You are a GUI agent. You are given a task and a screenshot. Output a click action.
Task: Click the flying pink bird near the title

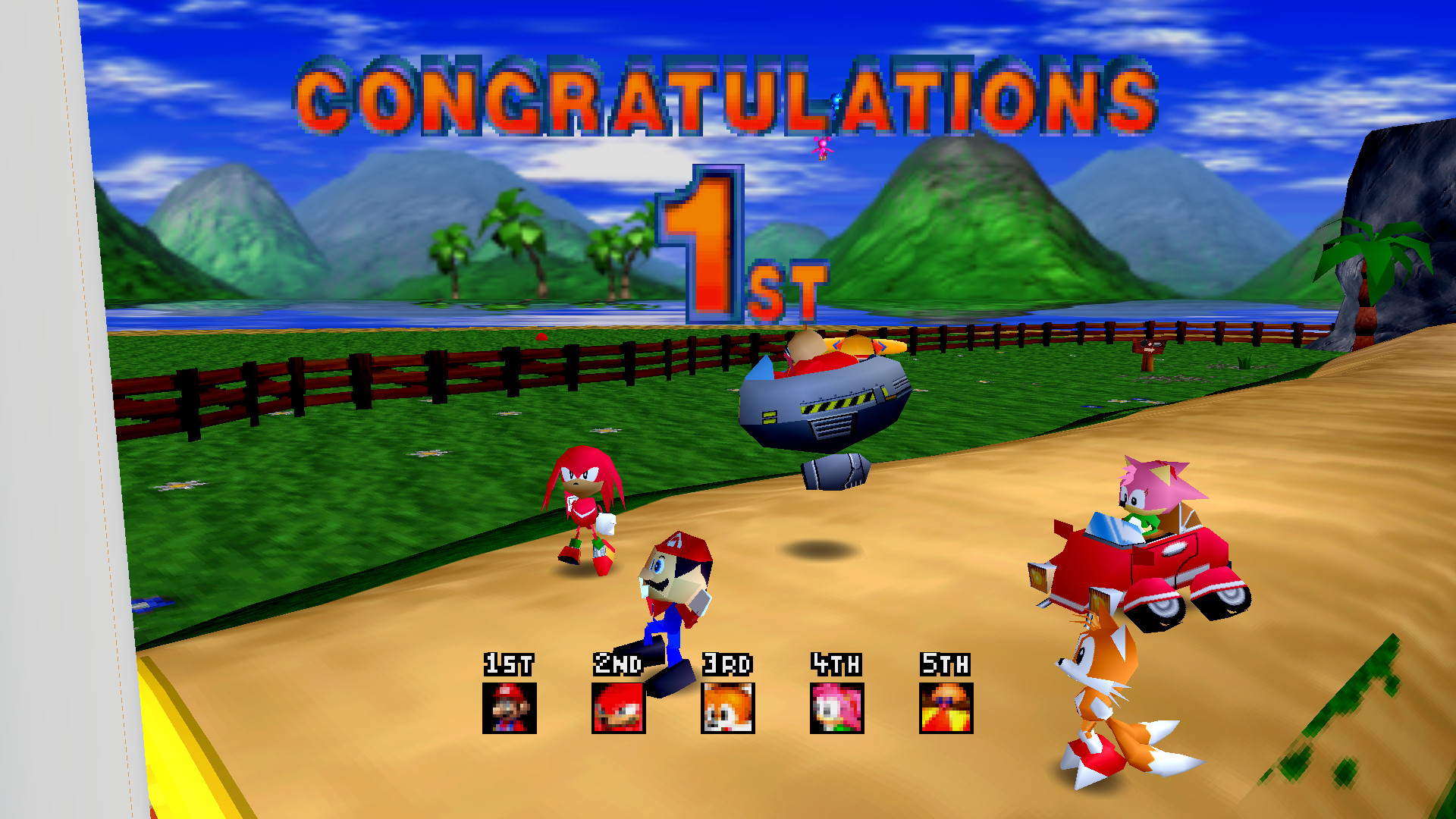[x=823, y=149]
